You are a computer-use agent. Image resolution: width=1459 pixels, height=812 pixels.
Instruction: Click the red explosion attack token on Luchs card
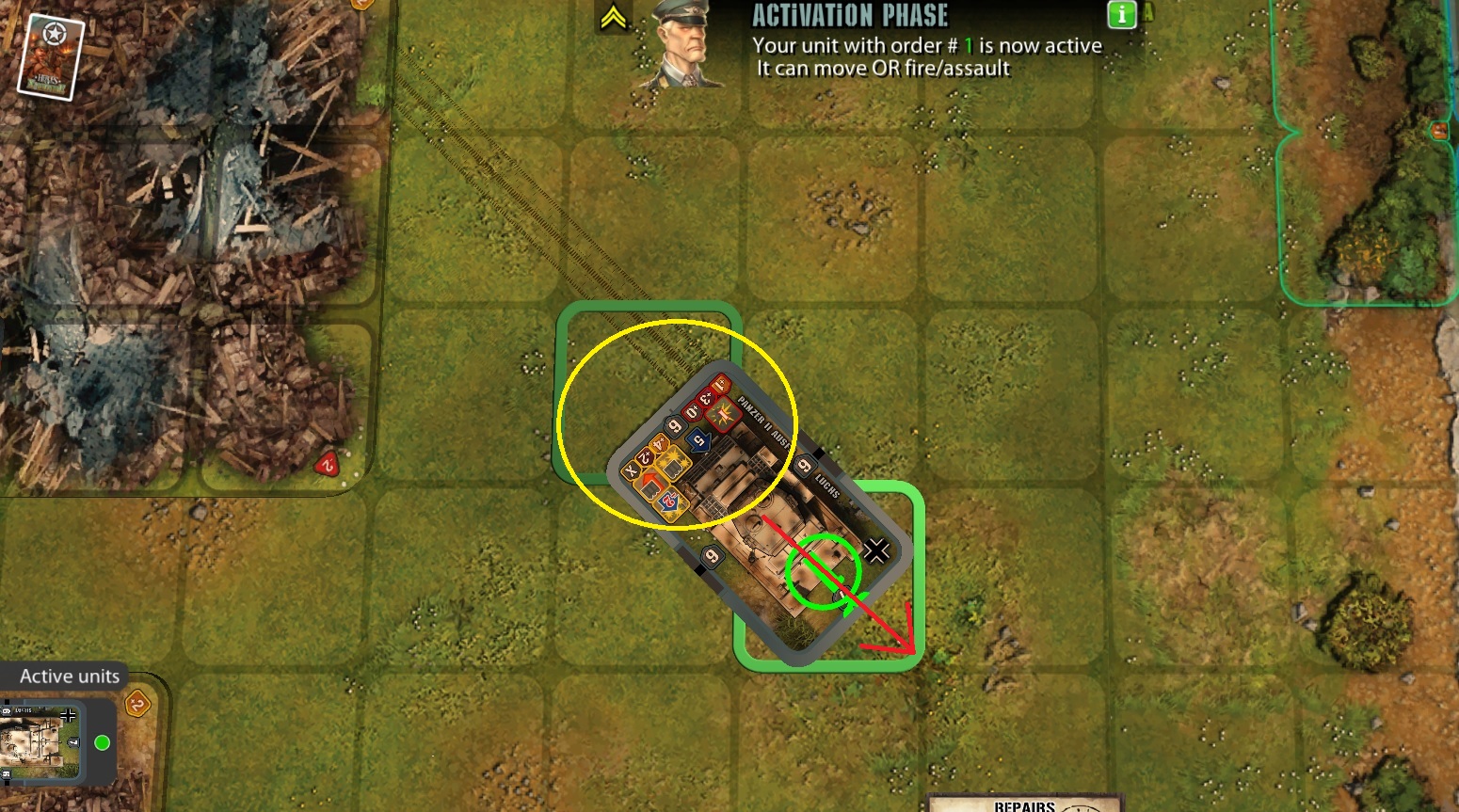coord(724,417)
